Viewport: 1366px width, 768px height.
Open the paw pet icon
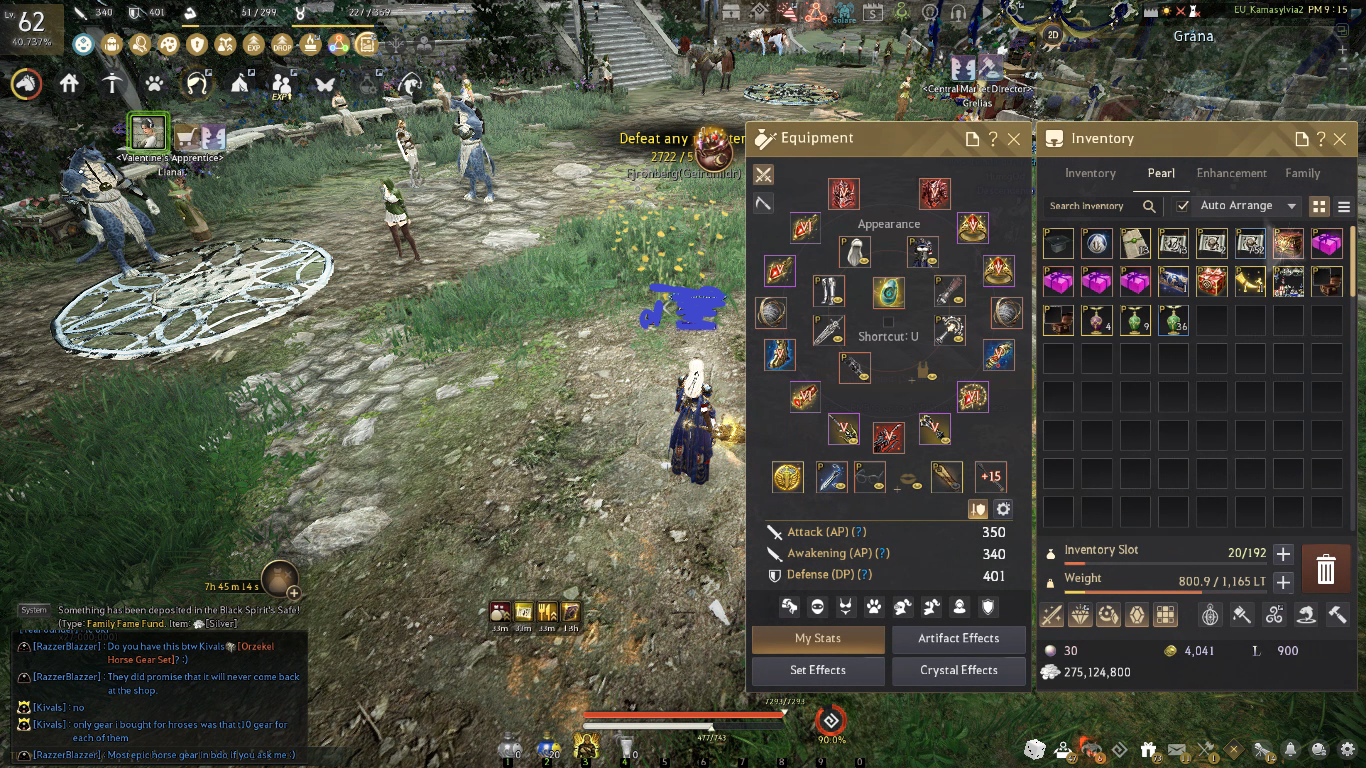pyautogui.click(x=154, y=84)
